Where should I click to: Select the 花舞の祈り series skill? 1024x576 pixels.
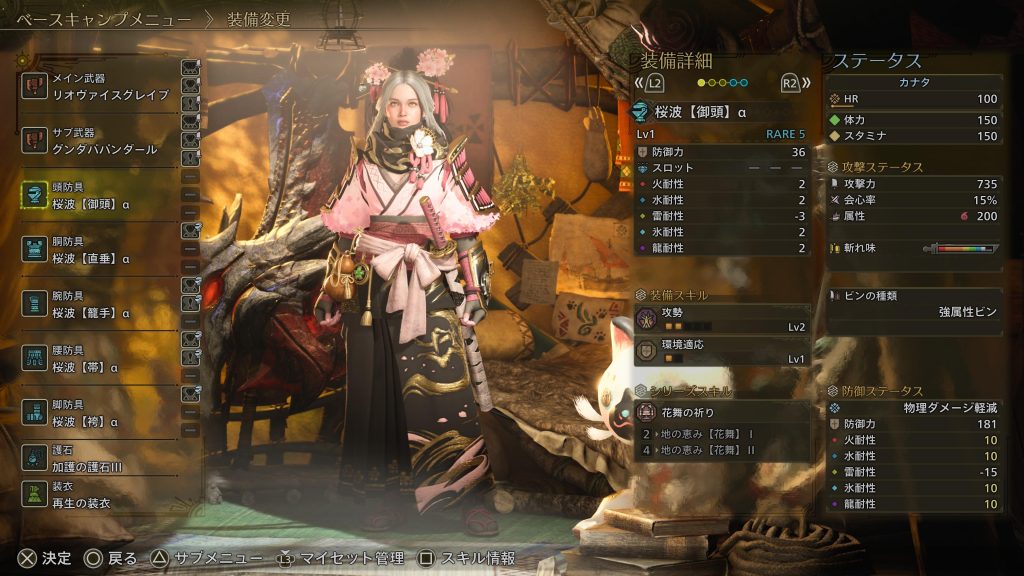(x=722, y=412)
